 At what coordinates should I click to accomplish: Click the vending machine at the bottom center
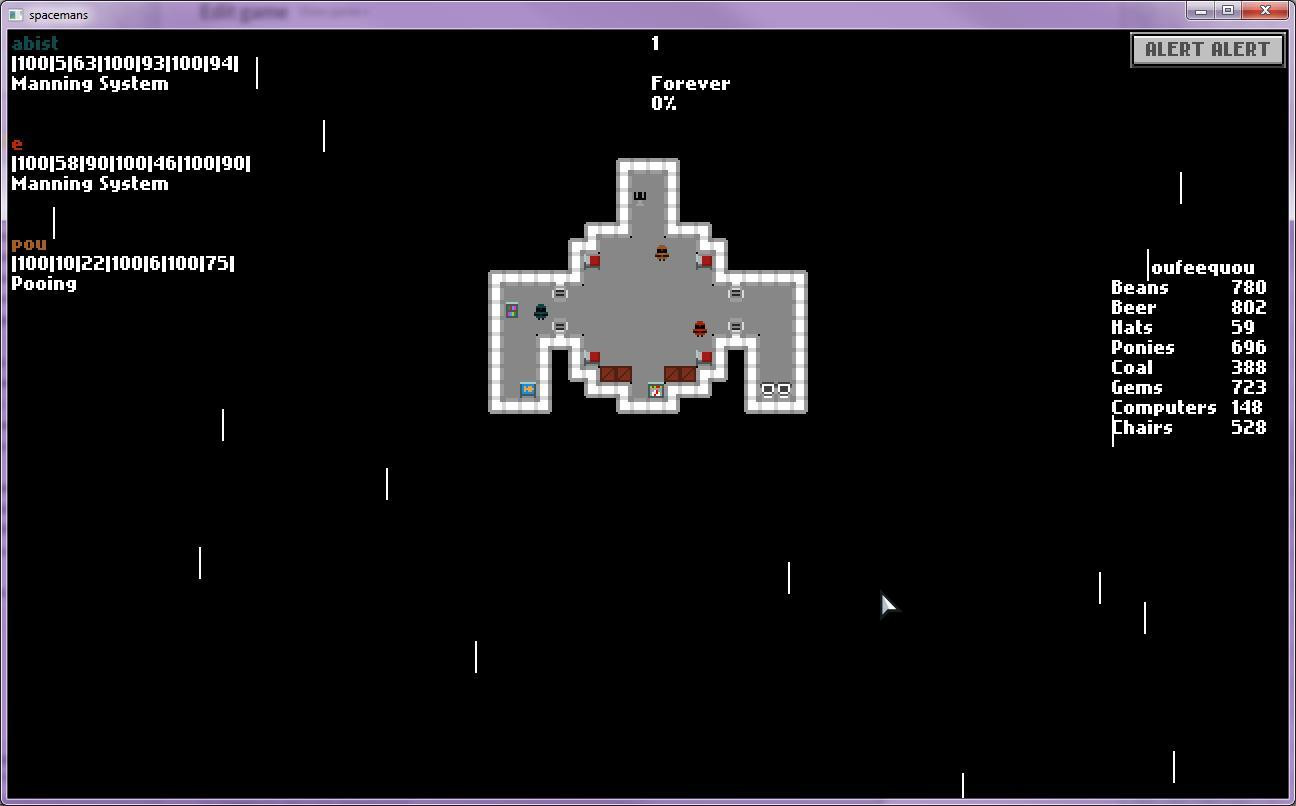[655, 391]
